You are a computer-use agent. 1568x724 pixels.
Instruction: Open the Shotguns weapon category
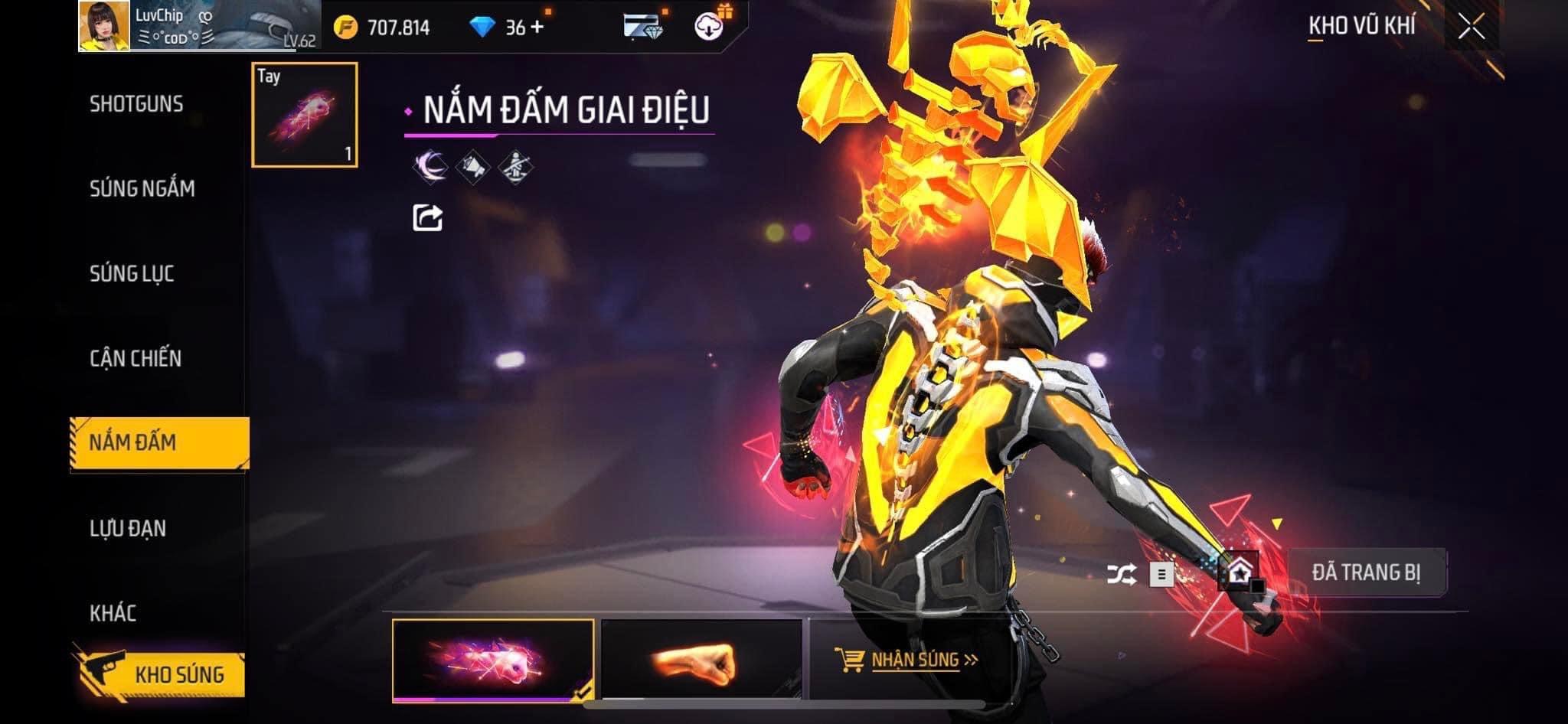[136, 104]
